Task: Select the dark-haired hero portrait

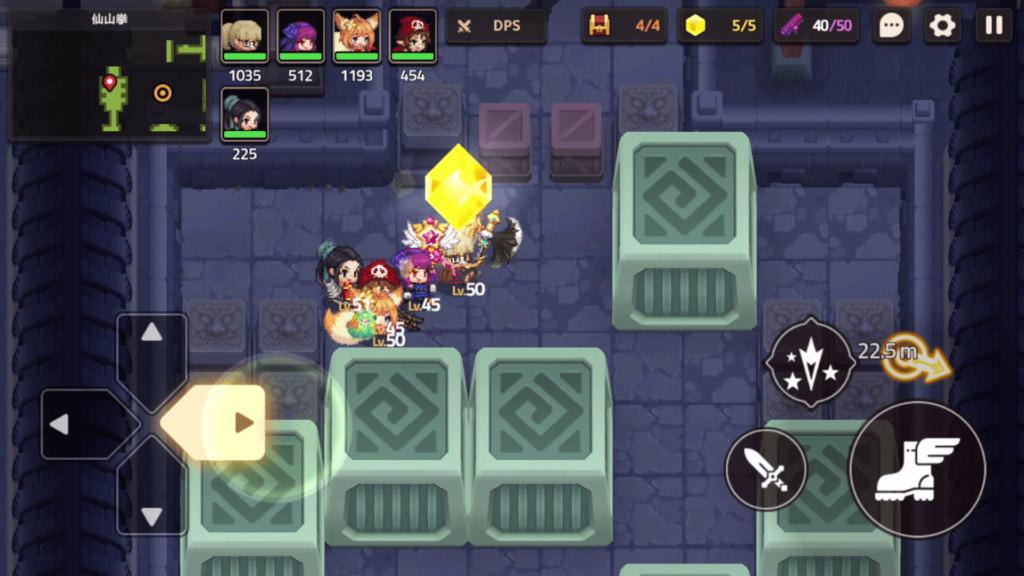Action: click(x=244, y=115)
